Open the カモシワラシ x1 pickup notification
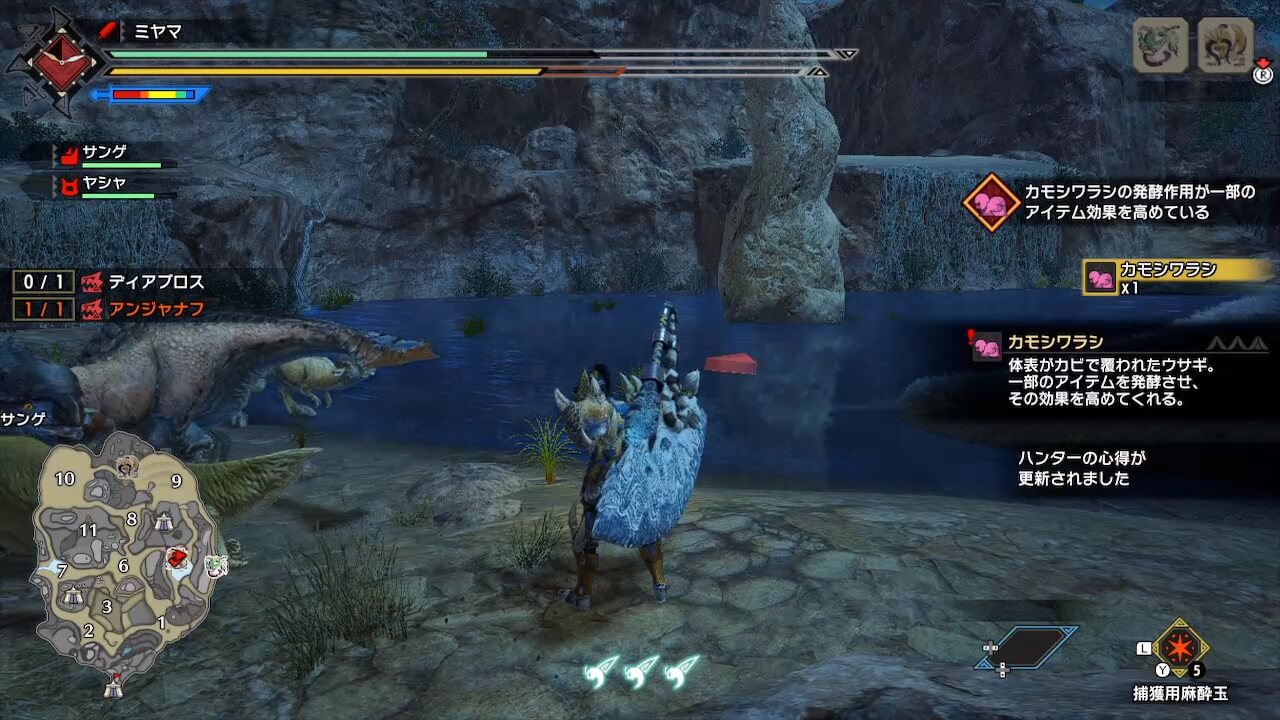 coord(1176,276)
